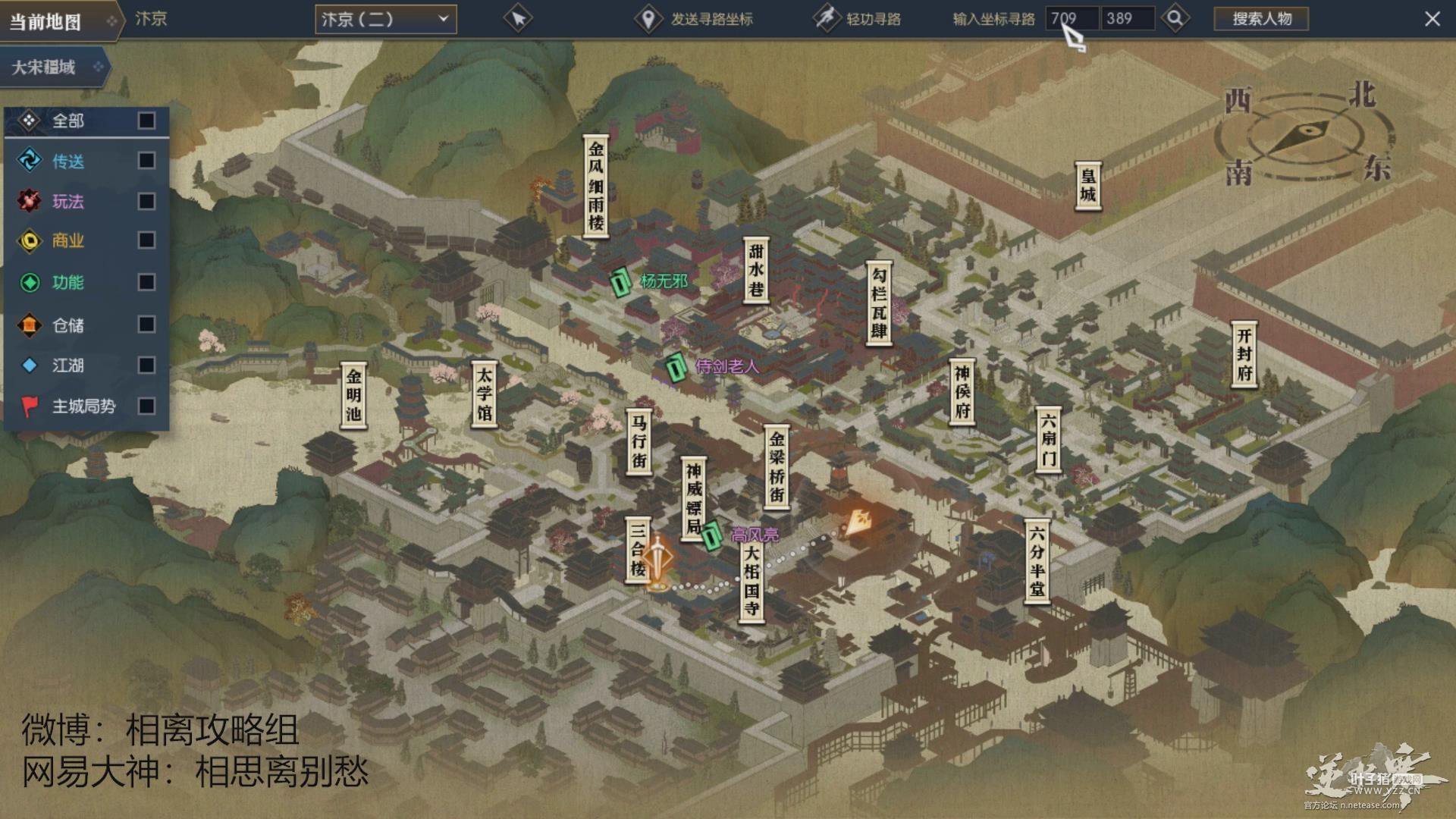Close the map with the X button
The image size is (1456, 819).
pyautogui.click(x=1432, y=19)
